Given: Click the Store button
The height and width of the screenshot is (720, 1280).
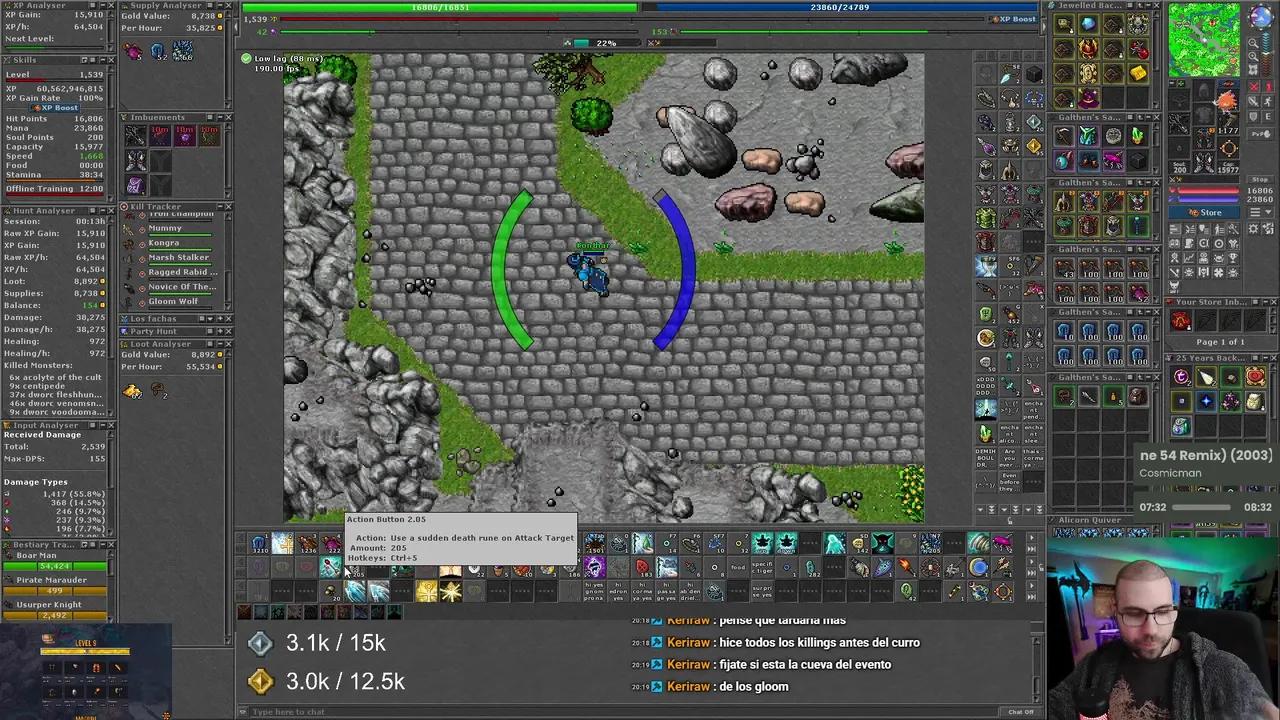Looking at the screenshot, I should coord(1205,212).
